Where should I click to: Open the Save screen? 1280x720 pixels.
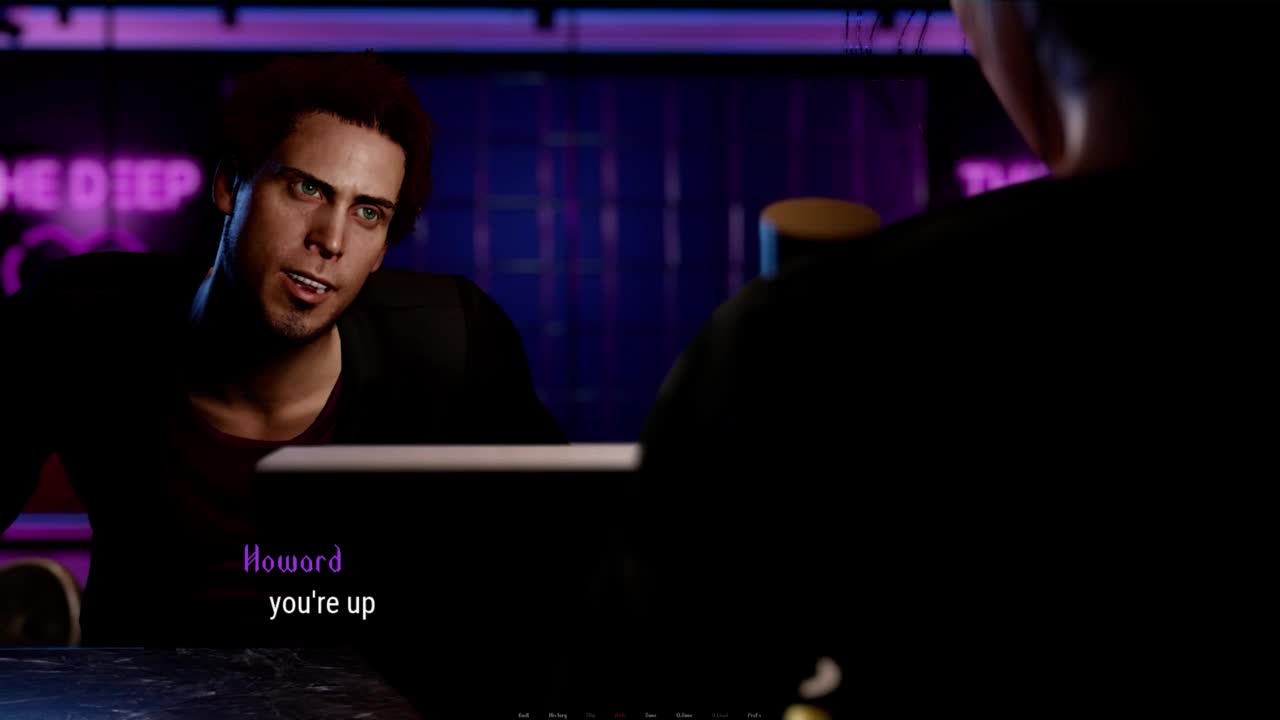[x=651, y=715]
